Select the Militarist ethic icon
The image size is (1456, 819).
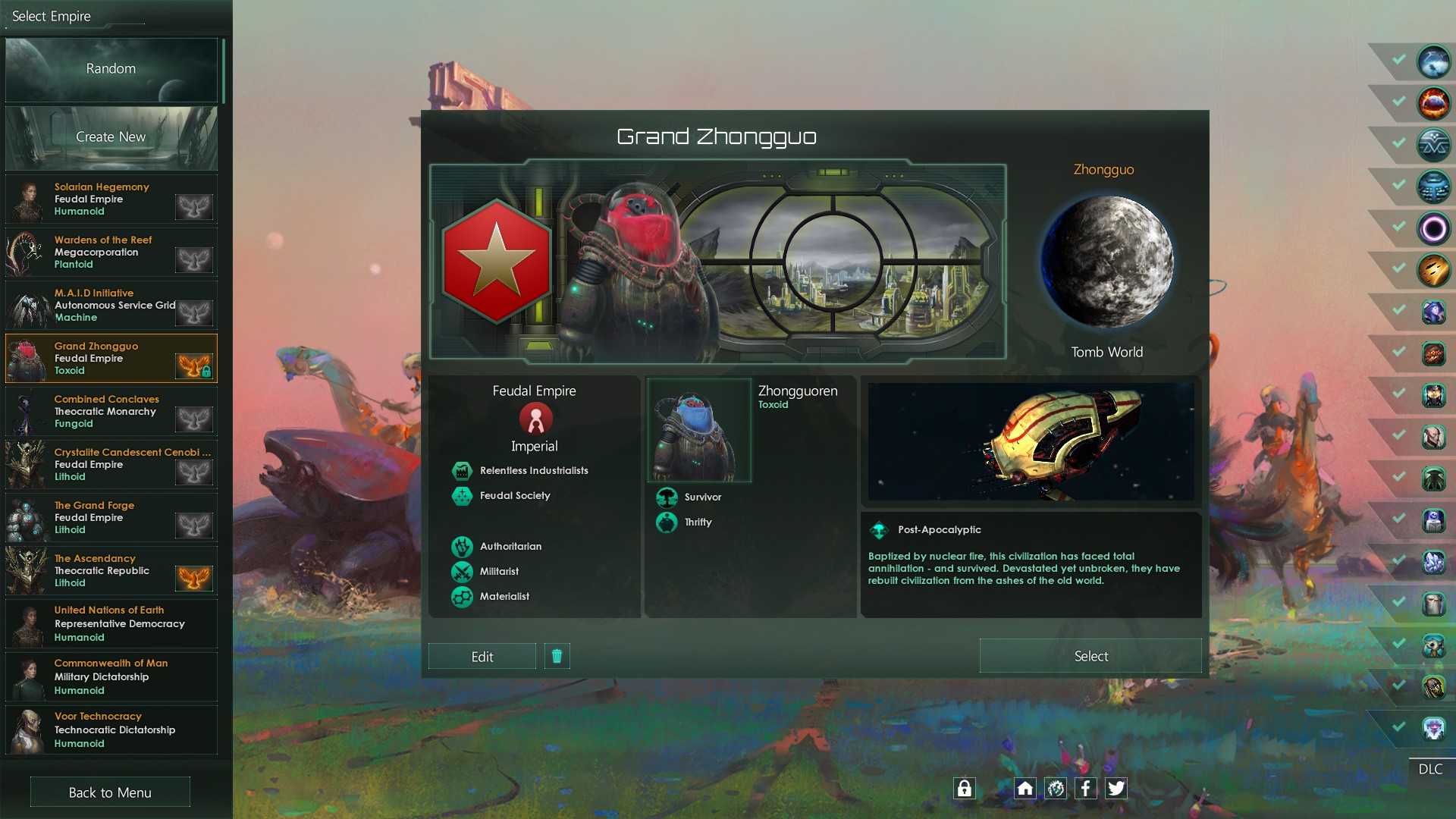[462, 572]
